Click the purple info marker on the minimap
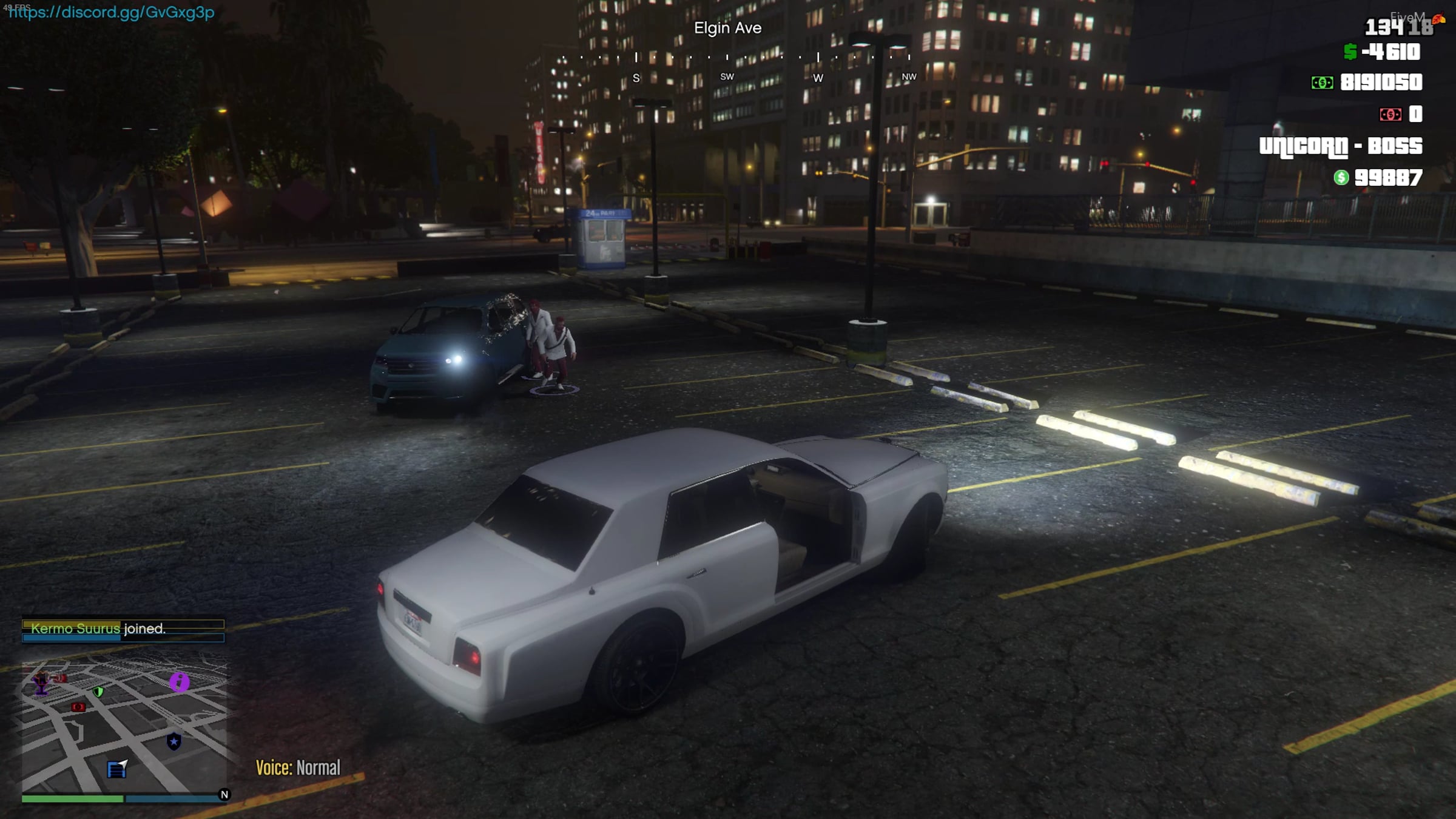The width and height of the screenshot is (1456, 819). click(179, 681)
